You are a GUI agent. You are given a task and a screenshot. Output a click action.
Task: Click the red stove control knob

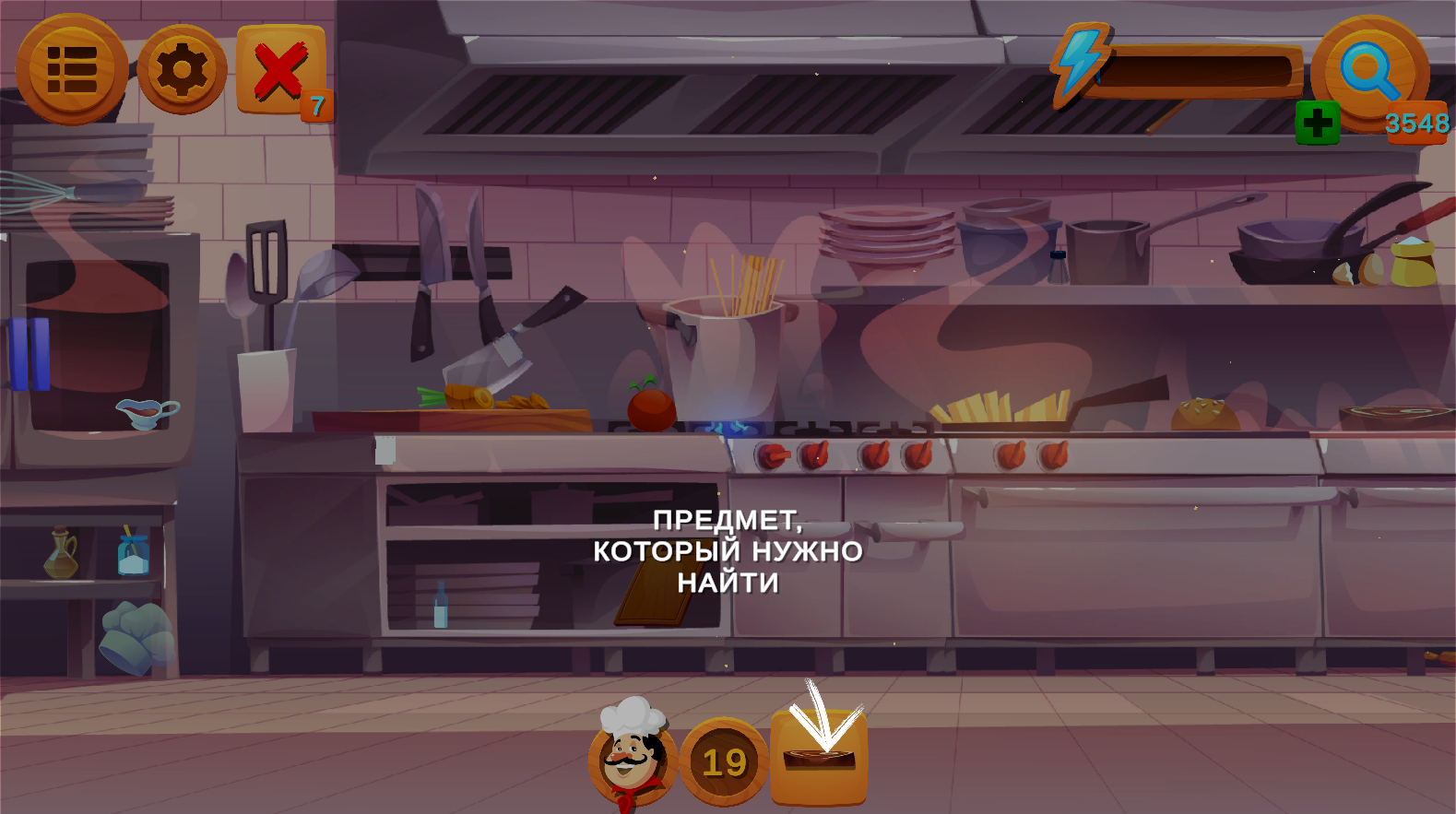[x=773, y=455]
